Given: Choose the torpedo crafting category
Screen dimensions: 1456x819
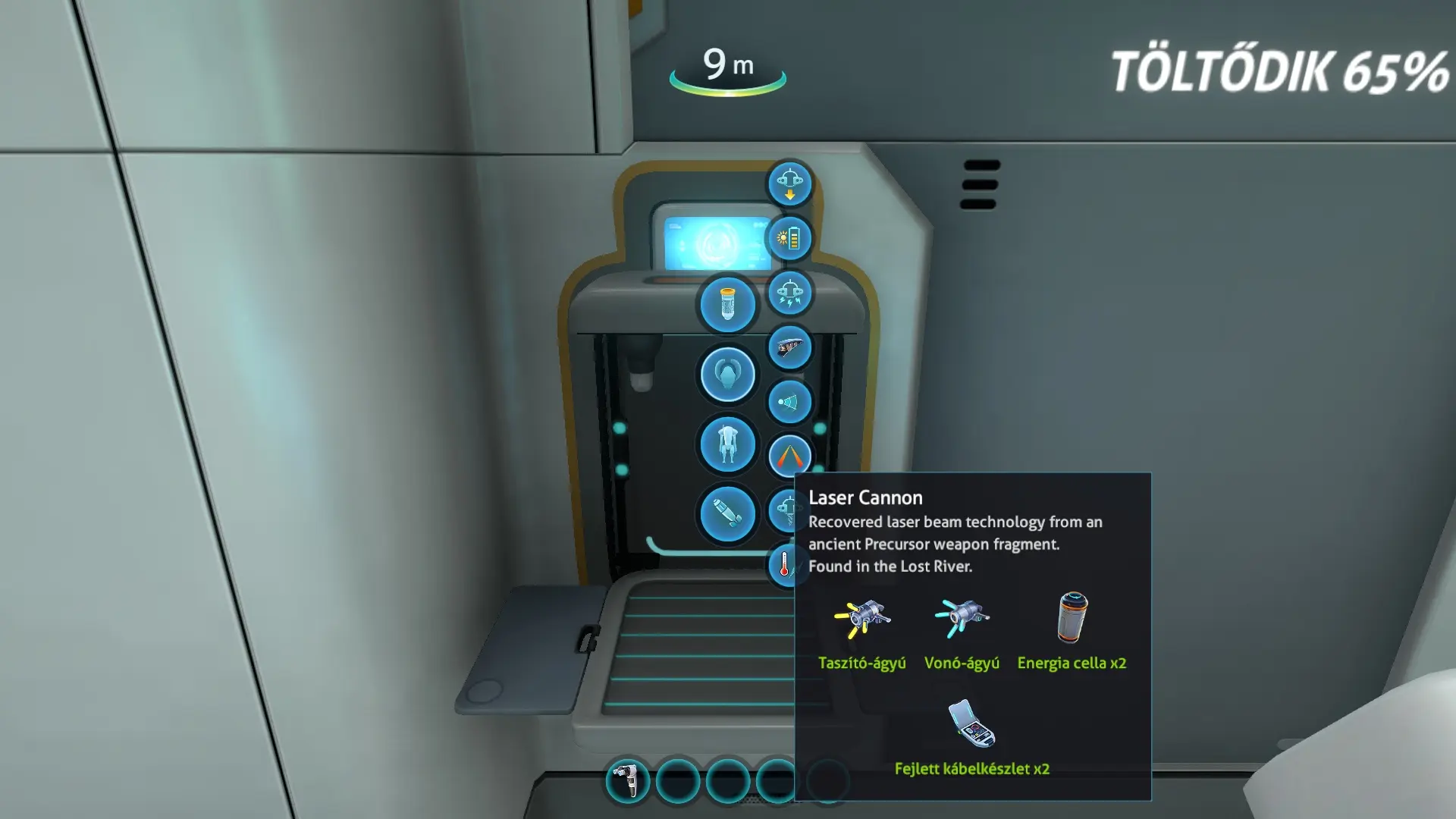Looking at the screenshot, I should click(727, 514).
